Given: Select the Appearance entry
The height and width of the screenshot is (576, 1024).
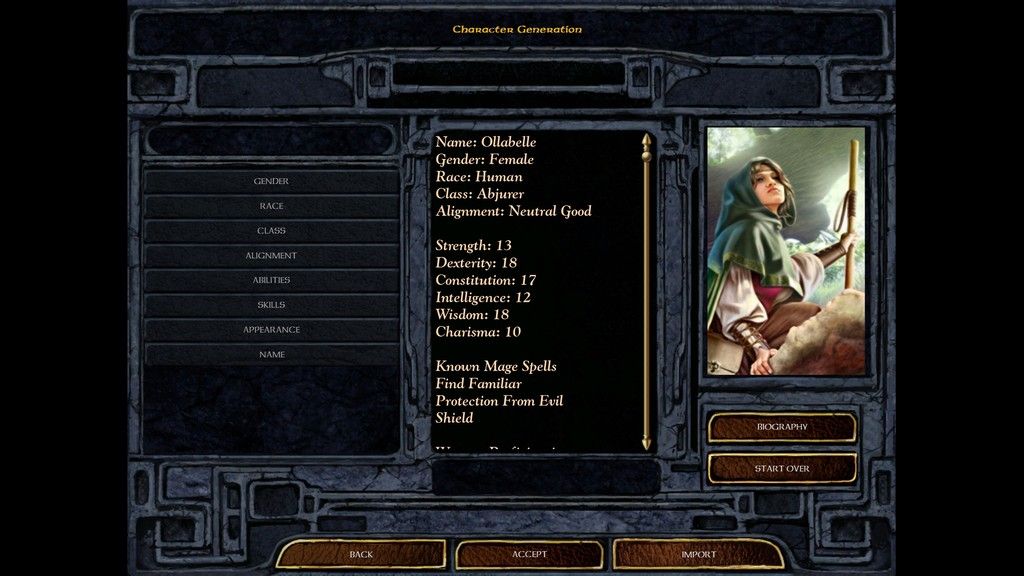Looking at the screenshot, I should [x=271, y=330].
